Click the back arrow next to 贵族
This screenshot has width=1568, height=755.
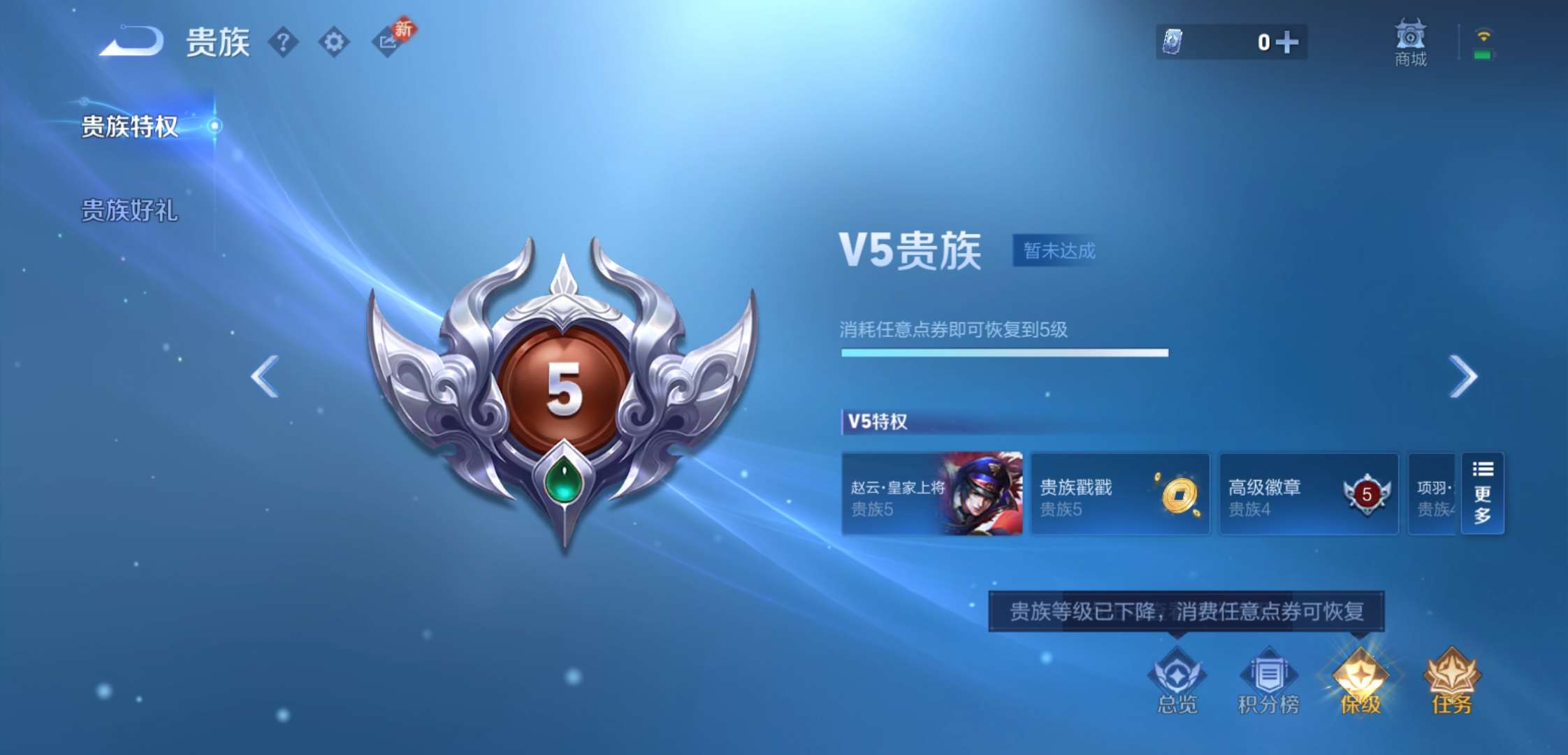pyautogui.click(x=129, y=42)
